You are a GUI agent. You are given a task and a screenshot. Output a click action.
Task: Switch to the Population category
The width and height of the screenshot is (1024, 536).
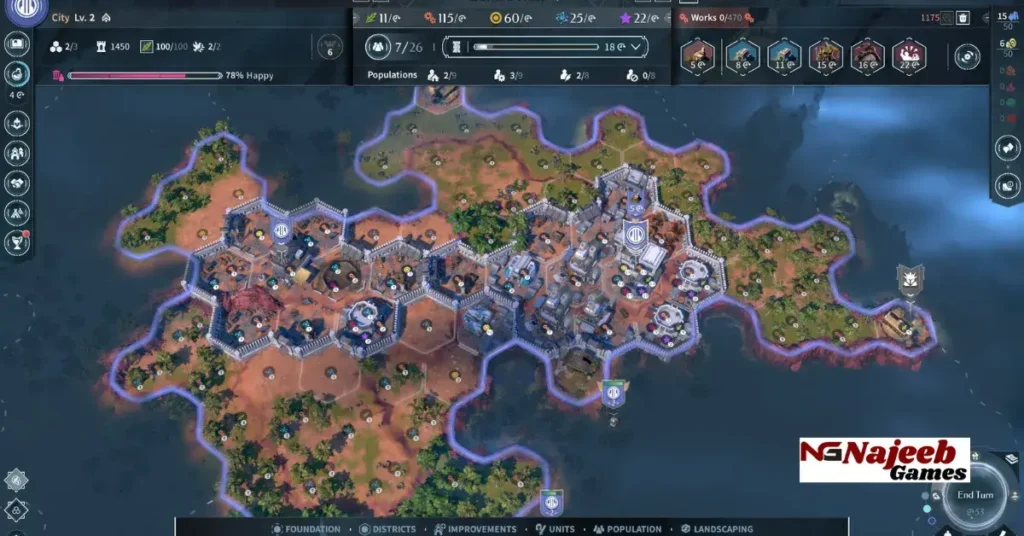coord(627,529)
